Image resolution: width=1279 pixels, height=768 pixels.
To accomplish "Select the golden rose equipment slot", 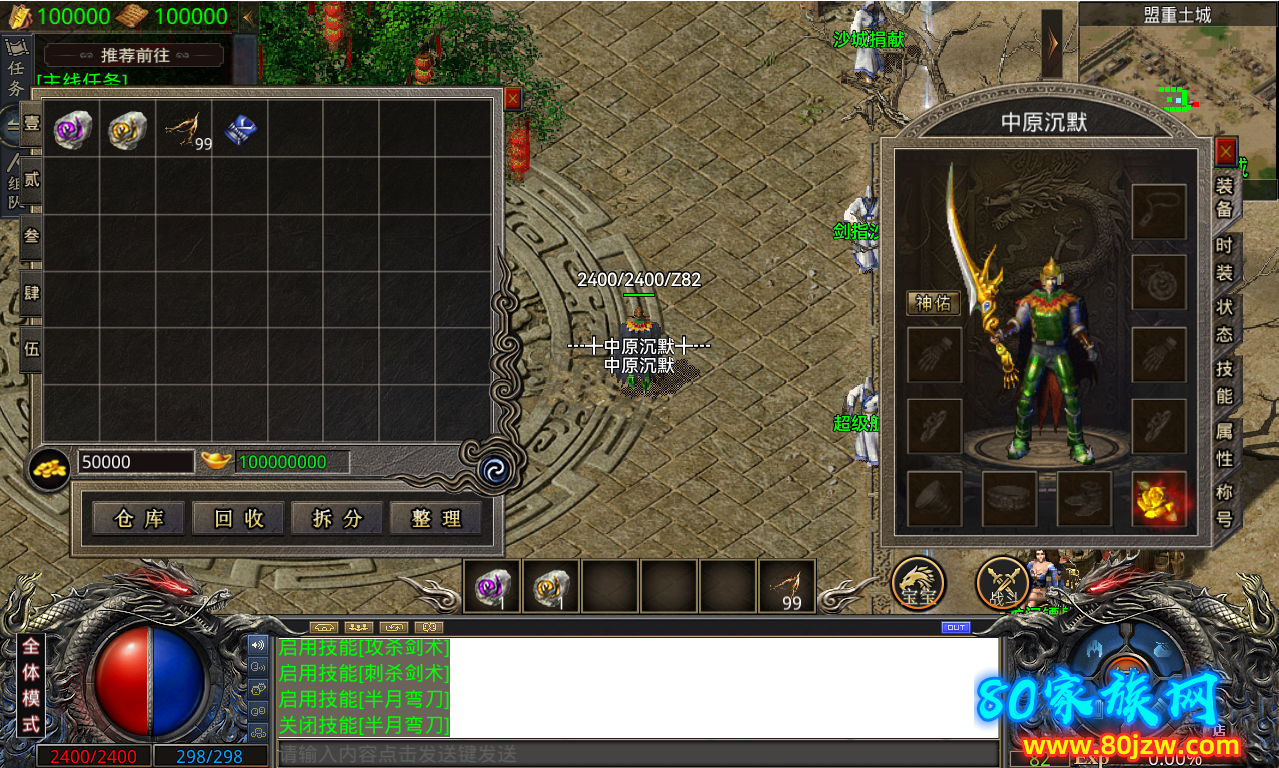I will tap(1159, 499).
